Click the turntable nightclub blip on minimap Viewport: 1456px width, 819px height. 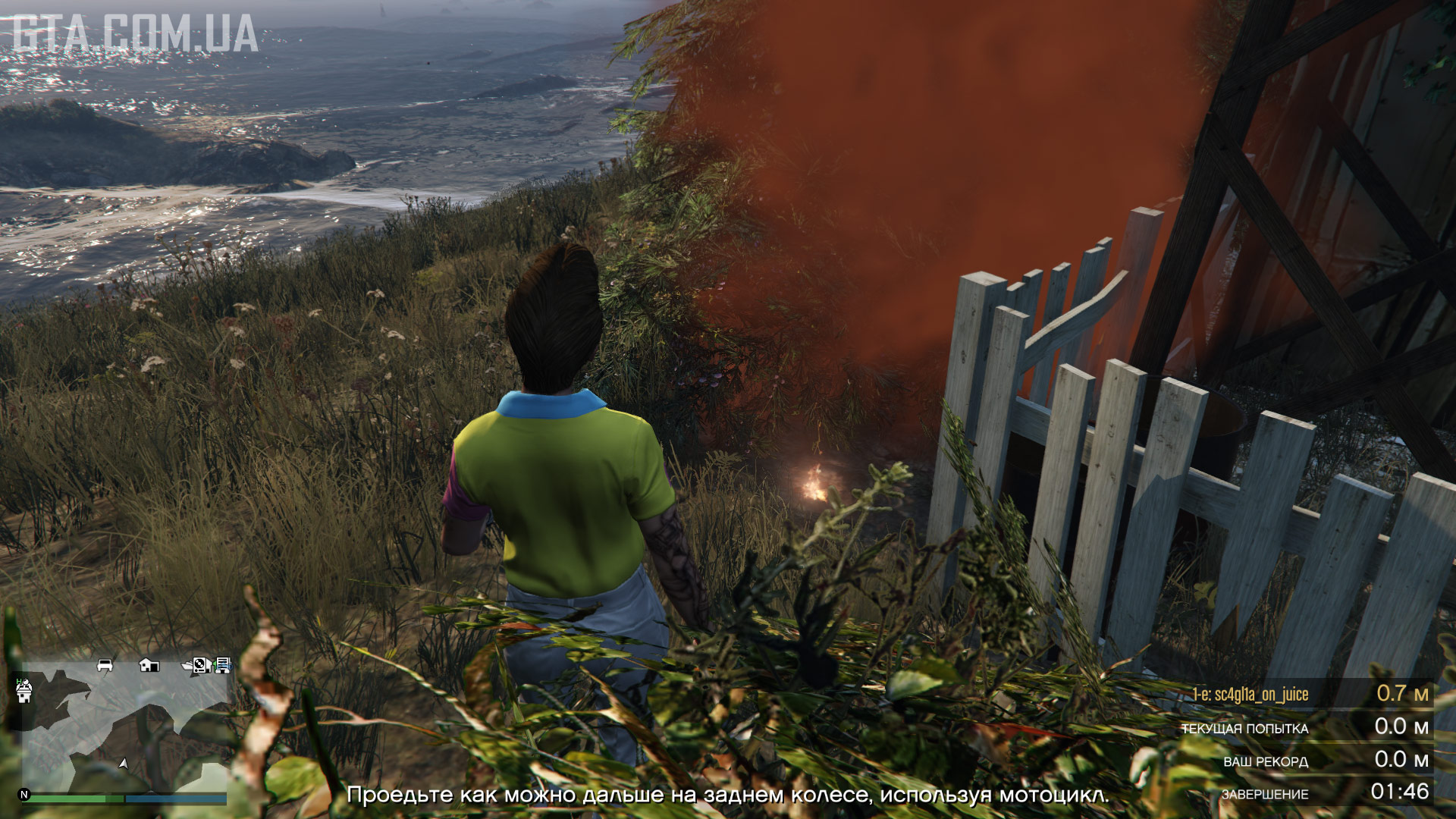199,665
